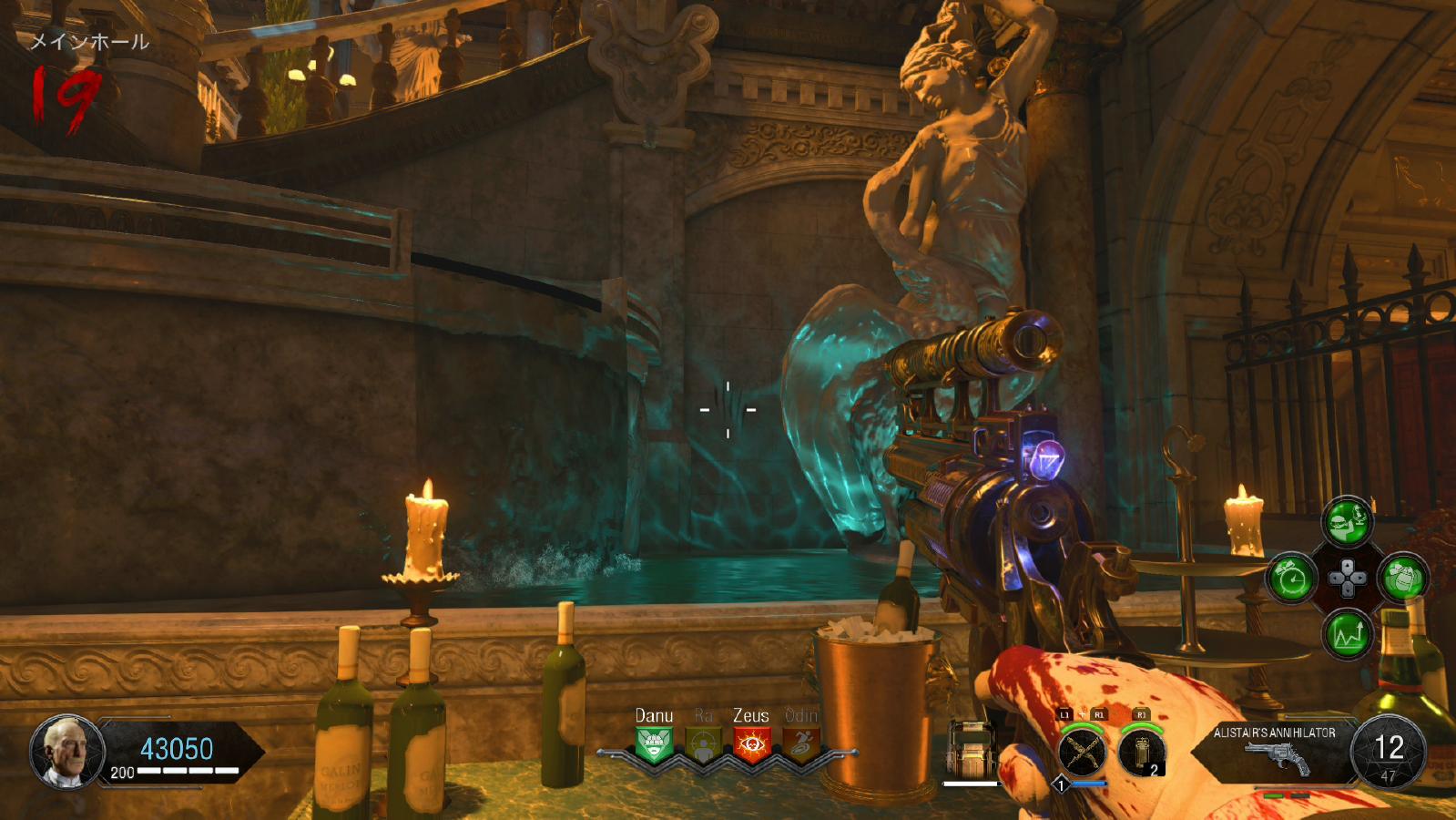Screen dimensions: 1456x820
Task: Use the left green clock elixir
Action: (1291, 579)
